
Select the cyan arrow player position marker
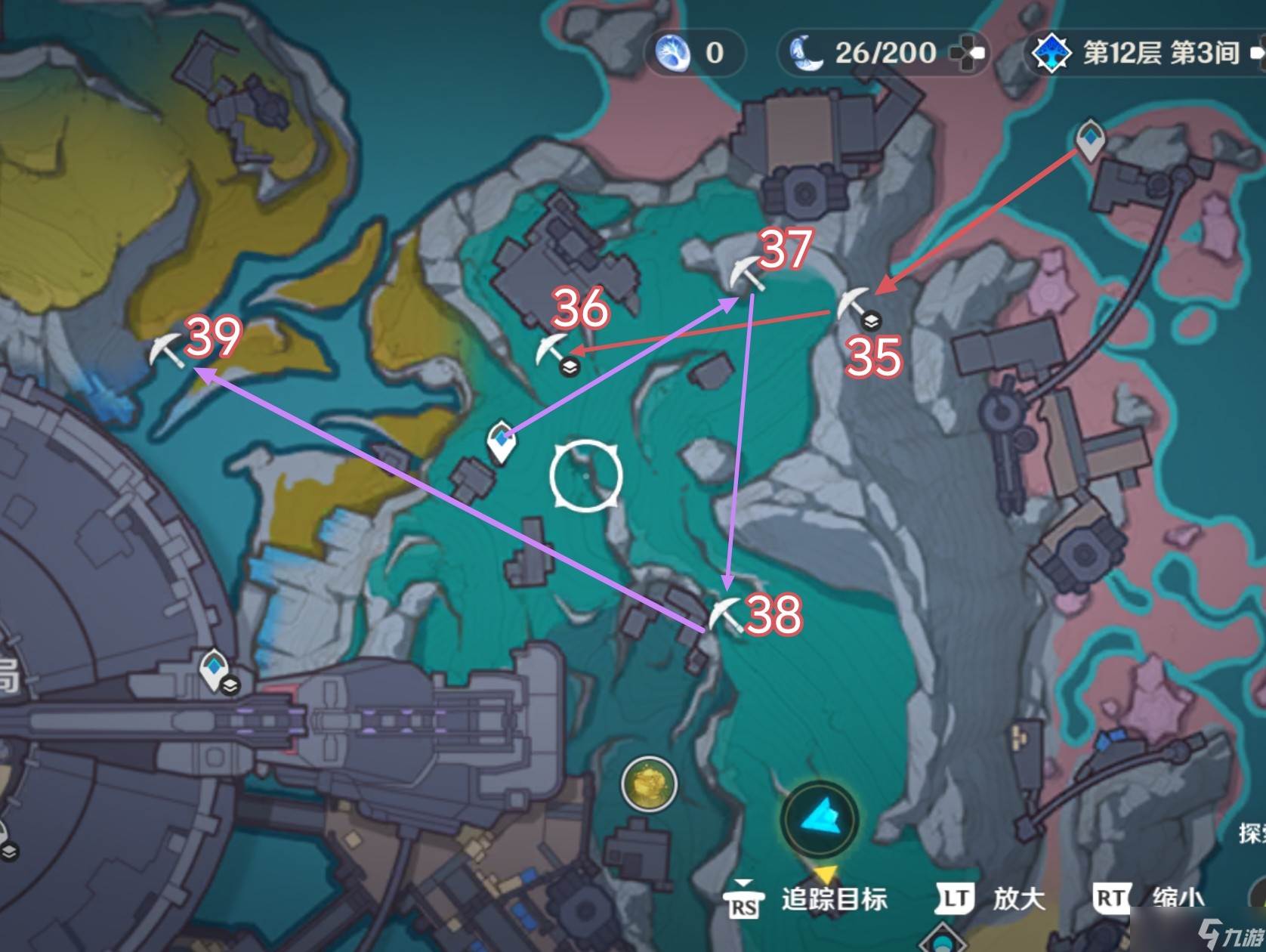[819, 818]
